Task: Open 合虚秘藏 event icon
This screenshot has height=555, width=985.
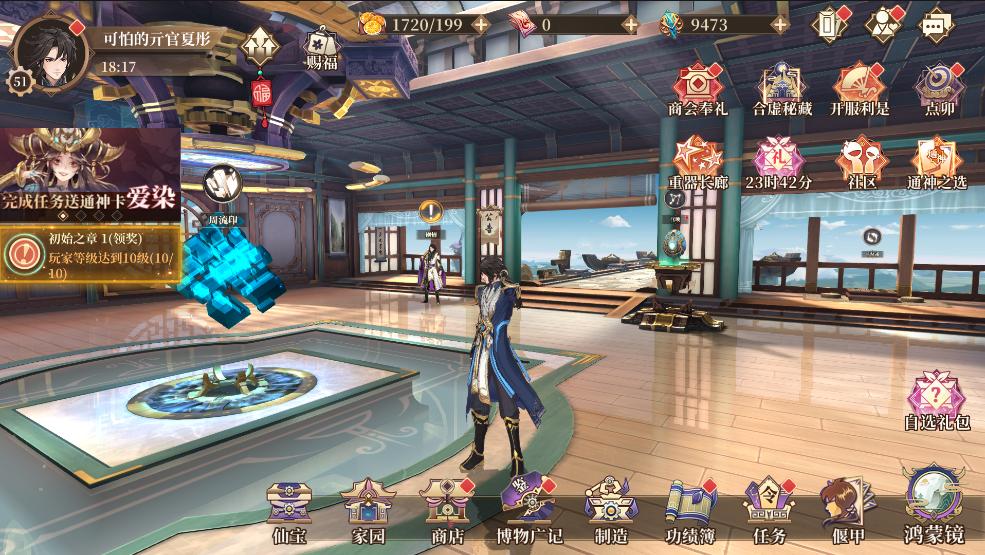Action: (x=783, y=86)
